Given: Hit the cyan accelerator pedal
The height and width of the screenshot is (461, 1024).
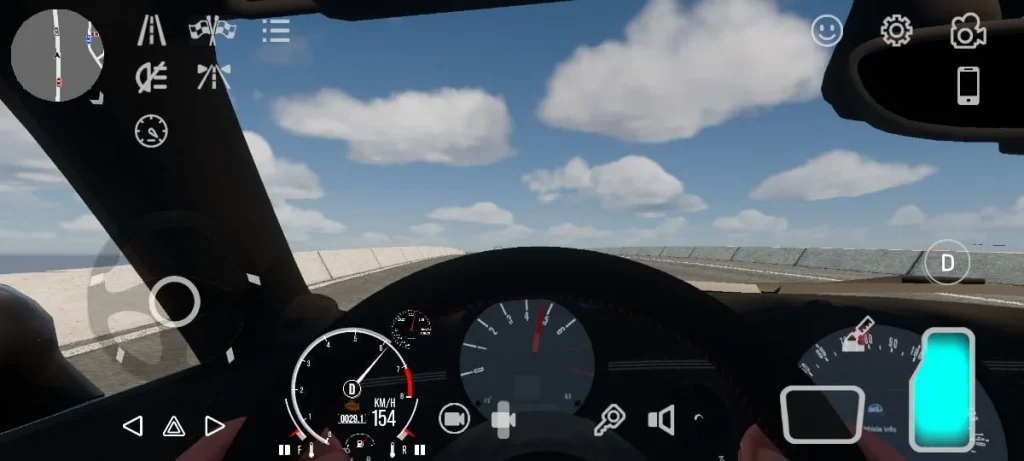Looking at the screenshot, I should click(943, 389).
